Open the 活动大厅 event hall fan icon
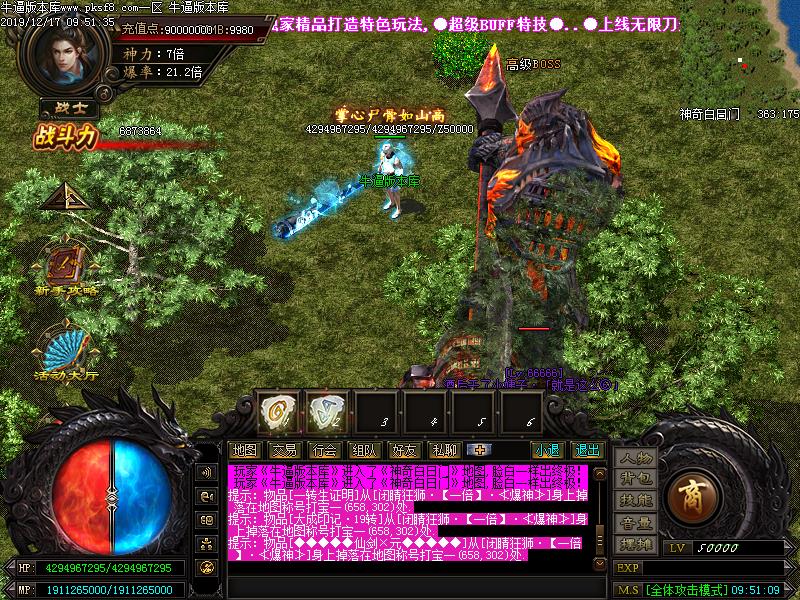Image resolution: width=800 pixels, height=600 pixels. point(66,350)
